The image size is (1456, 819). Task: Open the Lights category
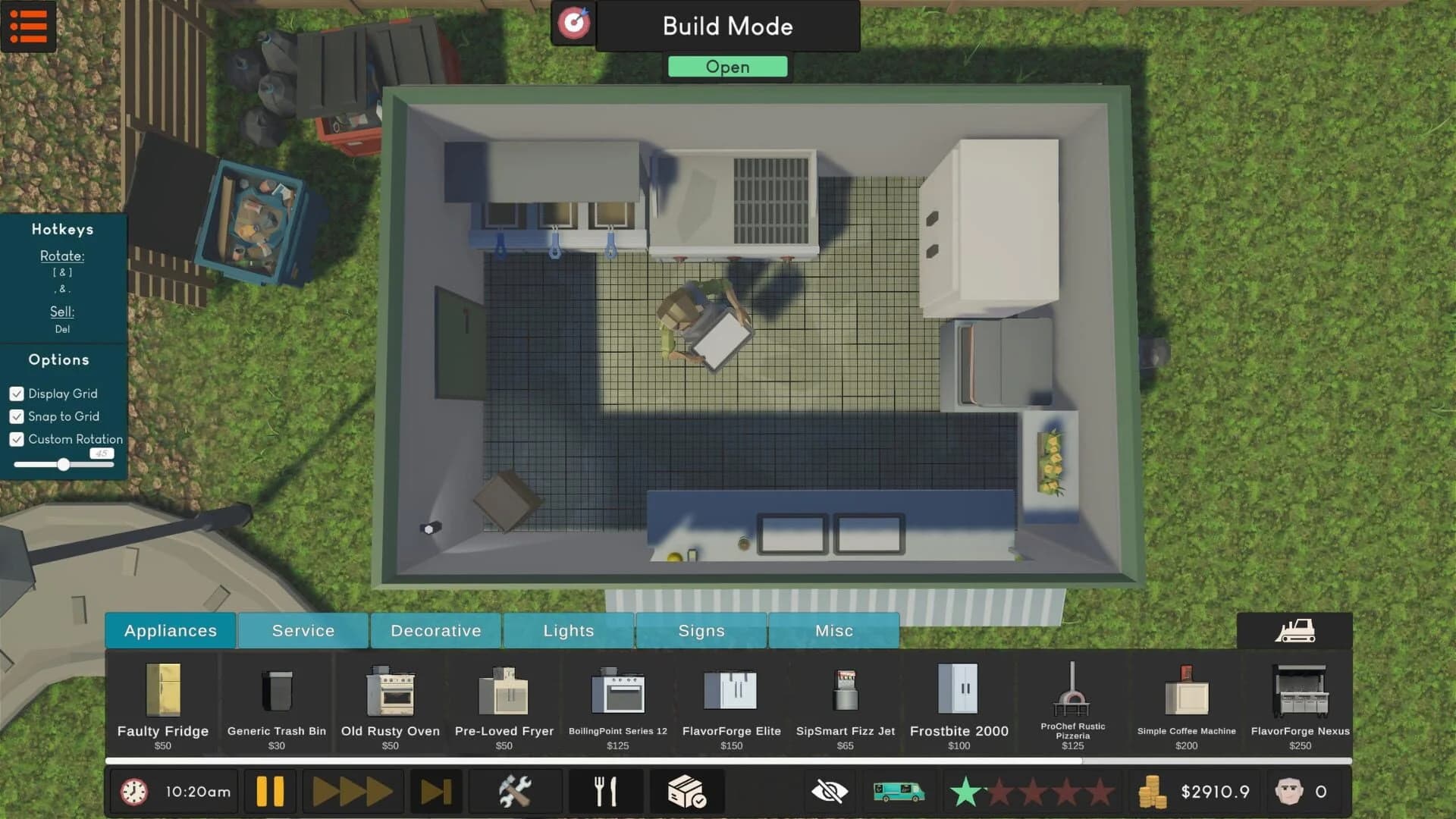568,630
